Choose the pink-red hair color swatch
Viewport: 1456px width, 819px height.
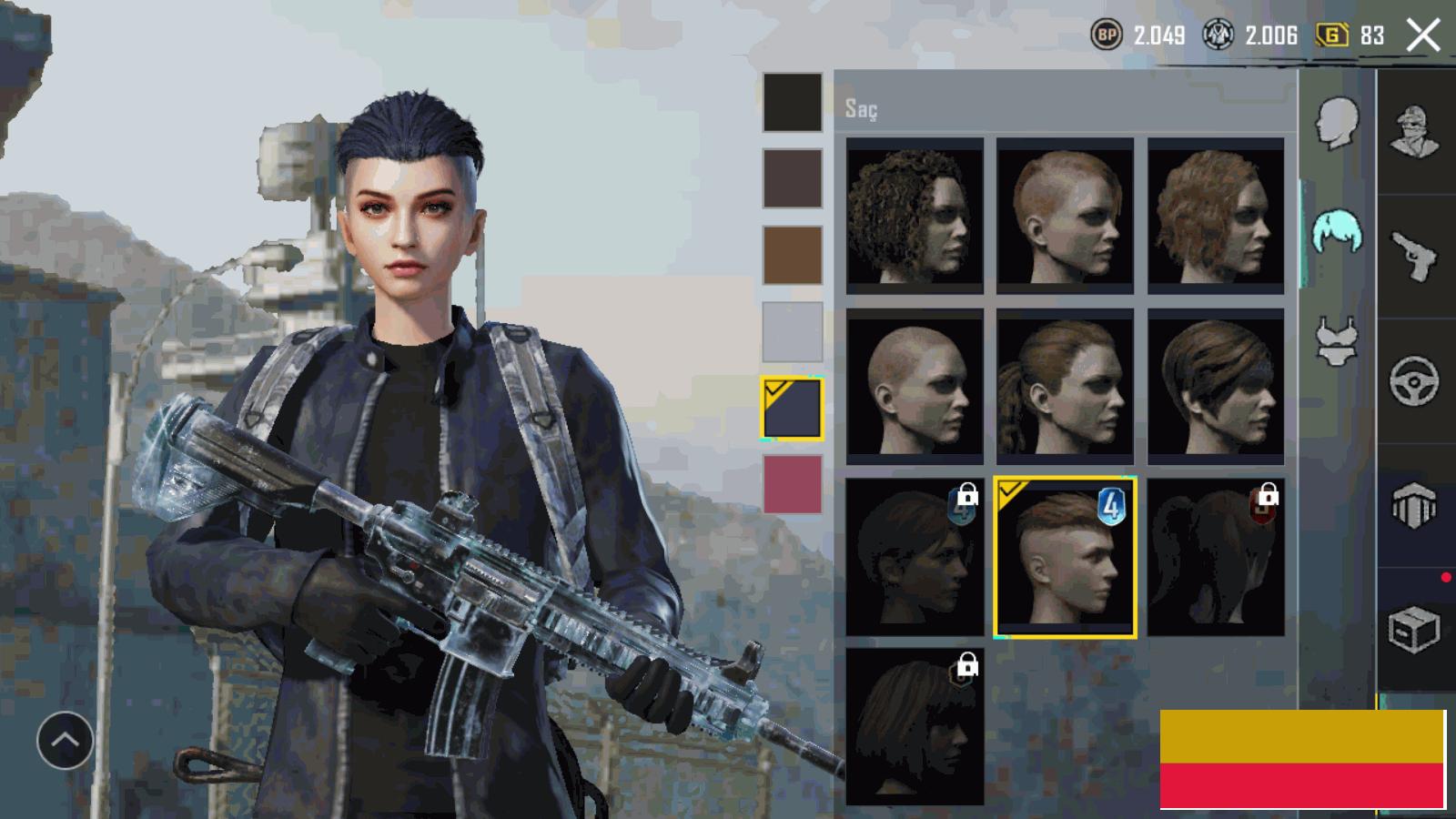pyautogui.click(x=792, y=485)
